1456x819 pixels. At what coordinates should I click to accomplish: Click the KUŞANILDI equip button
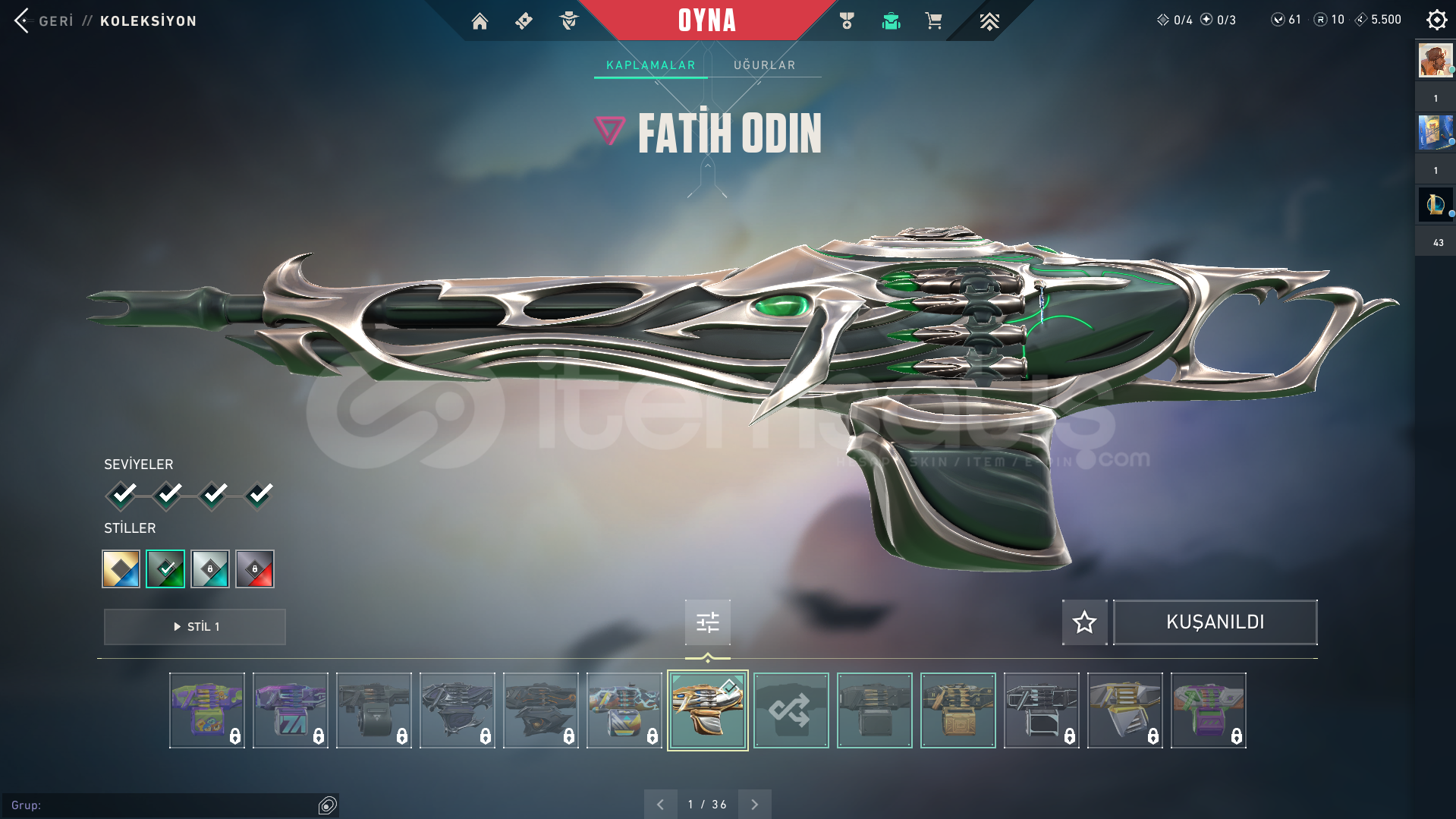click(x=1215, y=622)
